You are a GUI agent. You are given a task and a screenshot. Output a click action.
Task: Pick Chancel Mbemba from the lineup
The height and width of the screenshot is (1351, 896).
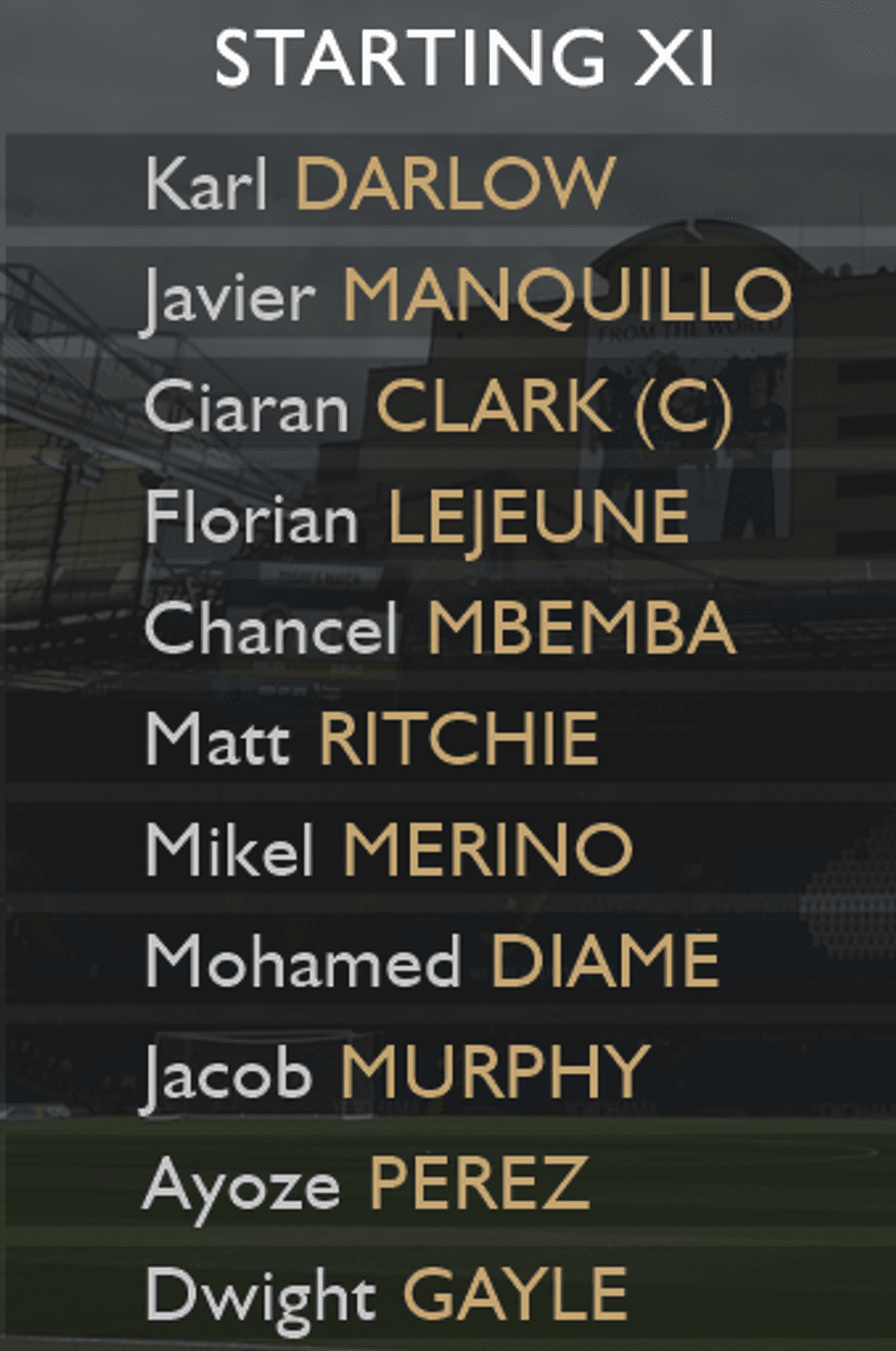pyautogui.click(x=440, y=629)
